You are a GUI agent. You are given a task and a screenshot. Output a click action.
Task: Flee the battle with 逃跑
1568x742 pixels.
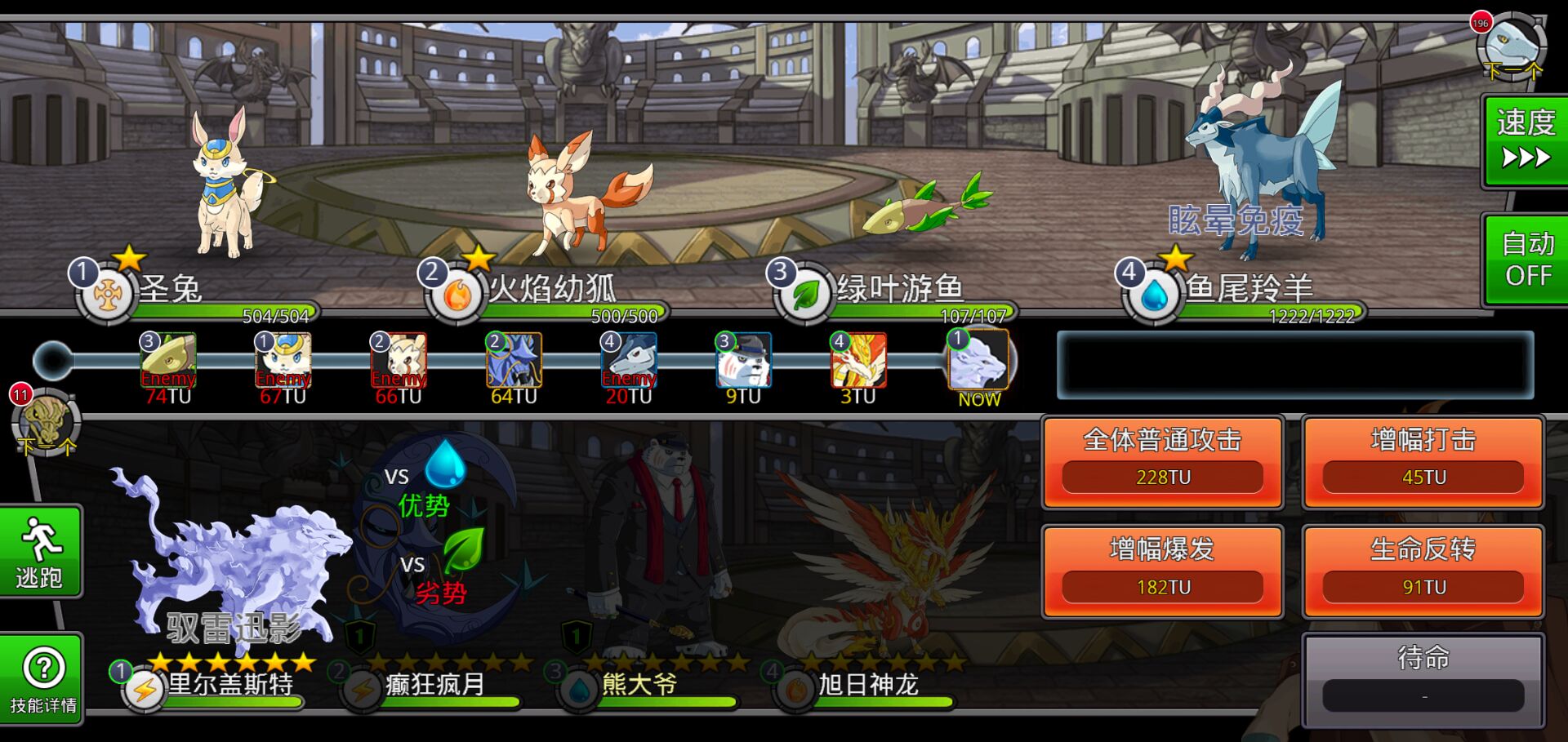[40, 553]
